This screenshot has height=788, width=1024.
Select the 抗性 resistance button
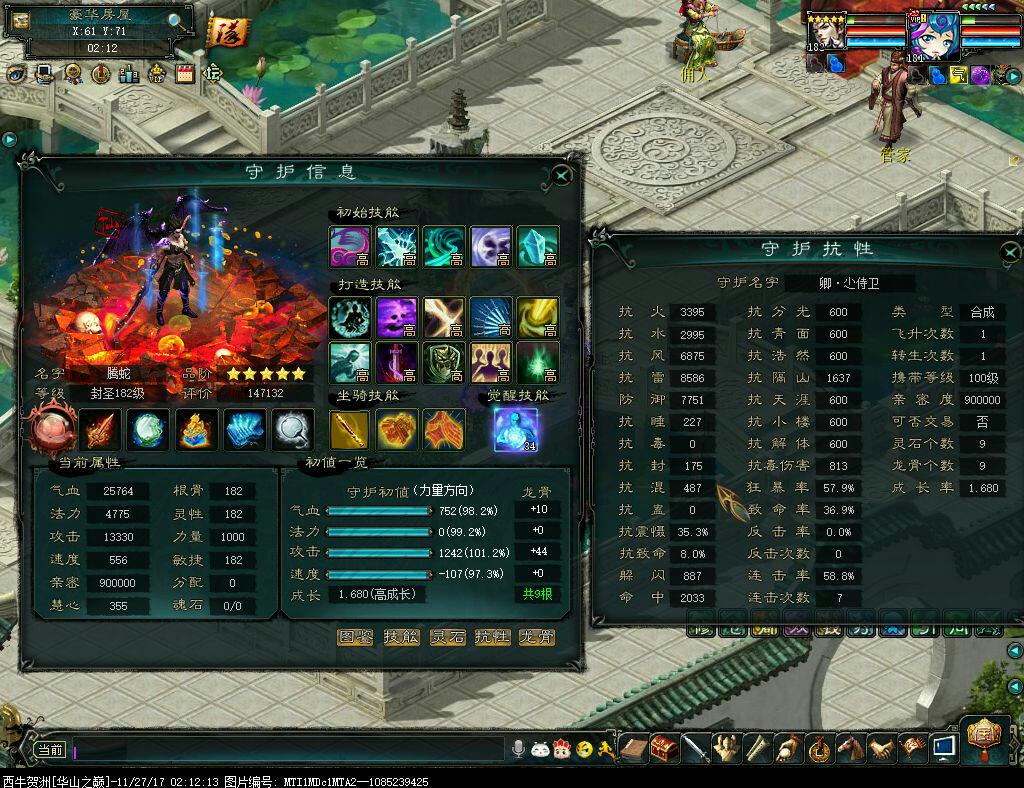point(492,637)
